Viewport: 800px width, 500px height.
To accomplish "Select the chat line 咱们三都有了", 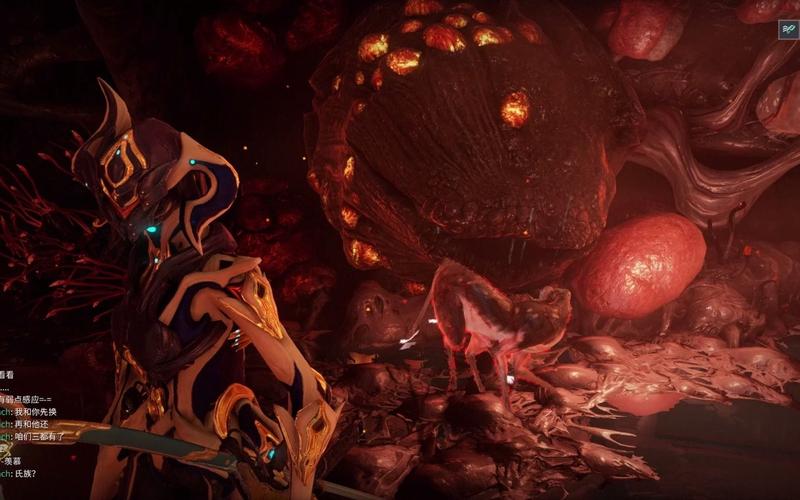I will pos(39,437).
